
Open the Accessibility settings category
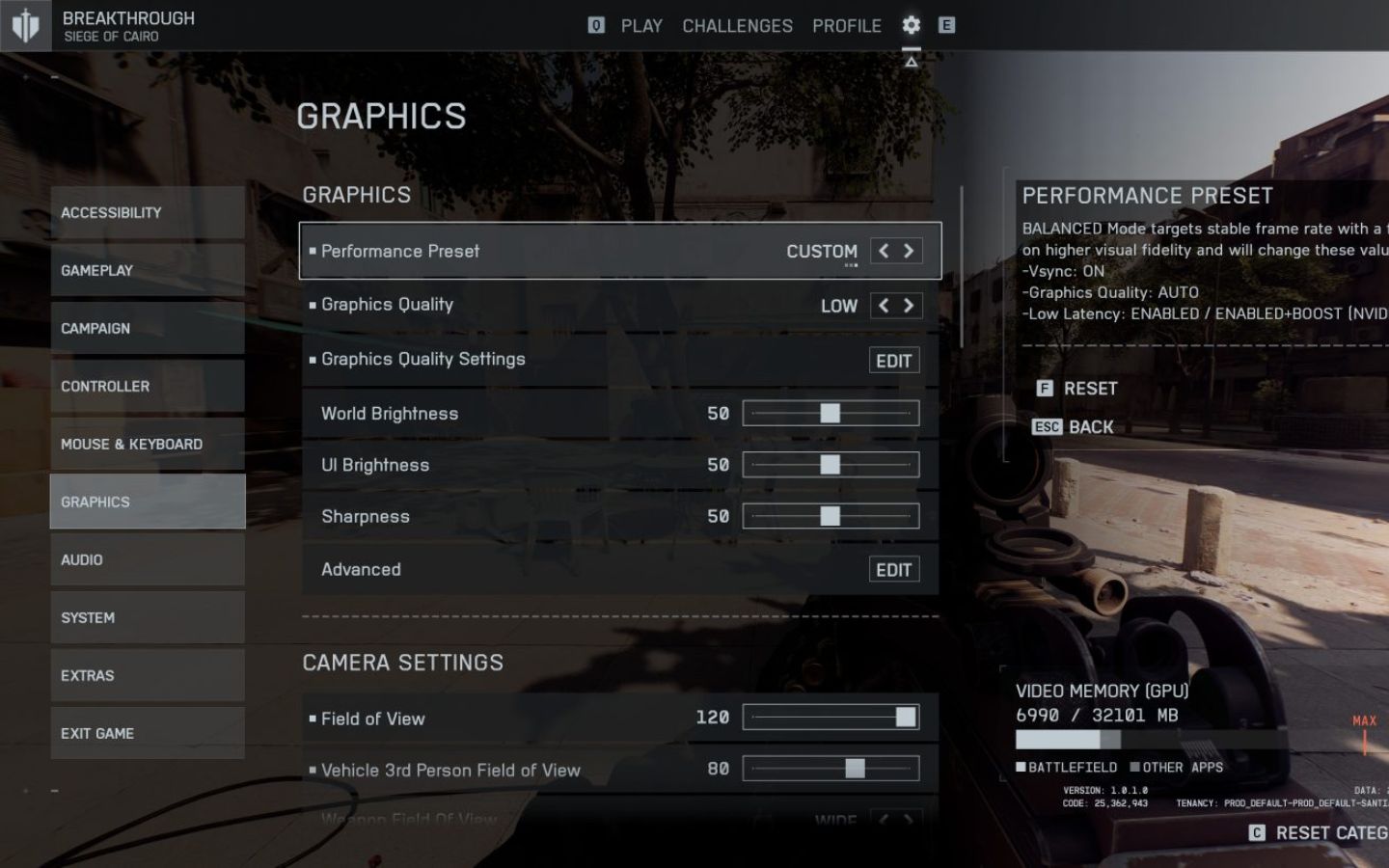pos(148,212)
